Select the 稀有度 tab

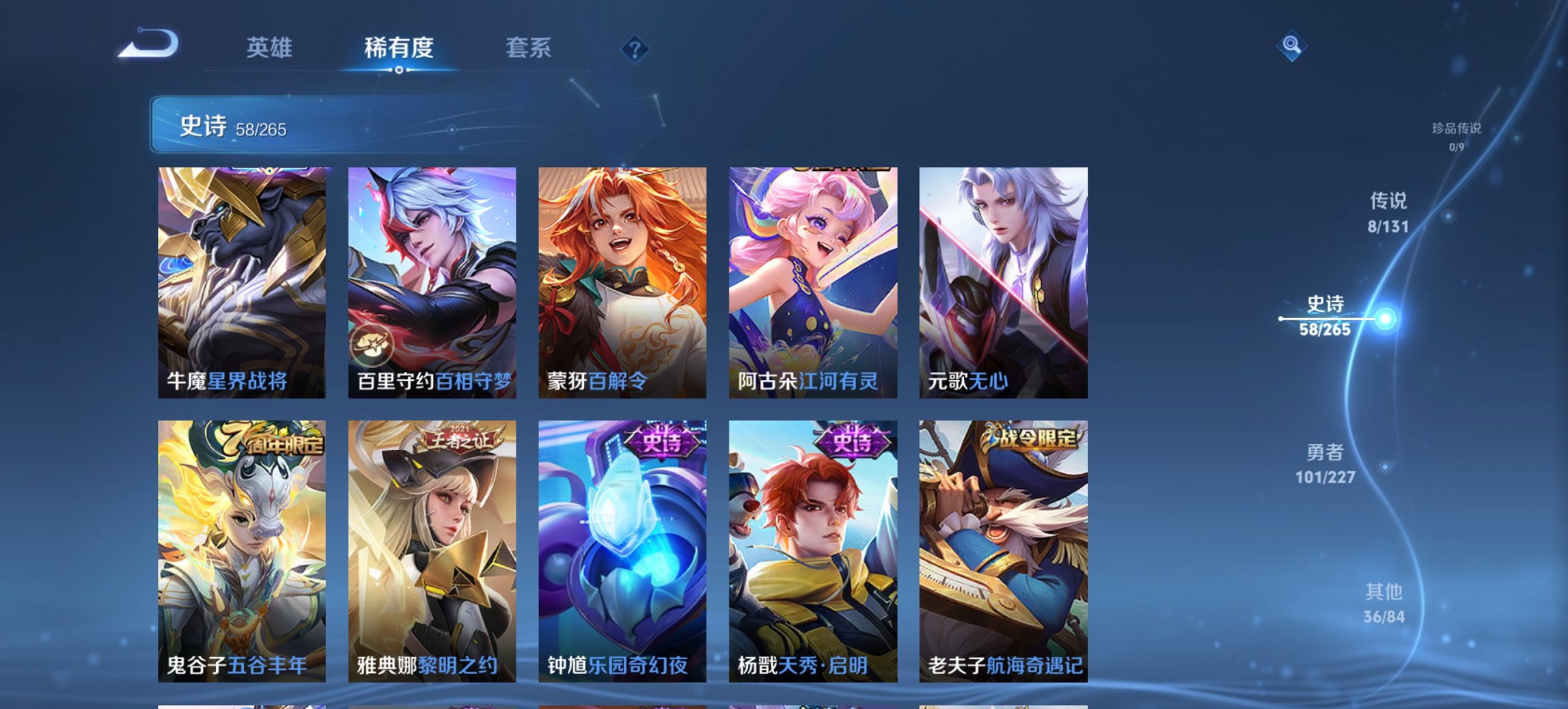click(x=399, y=48)
